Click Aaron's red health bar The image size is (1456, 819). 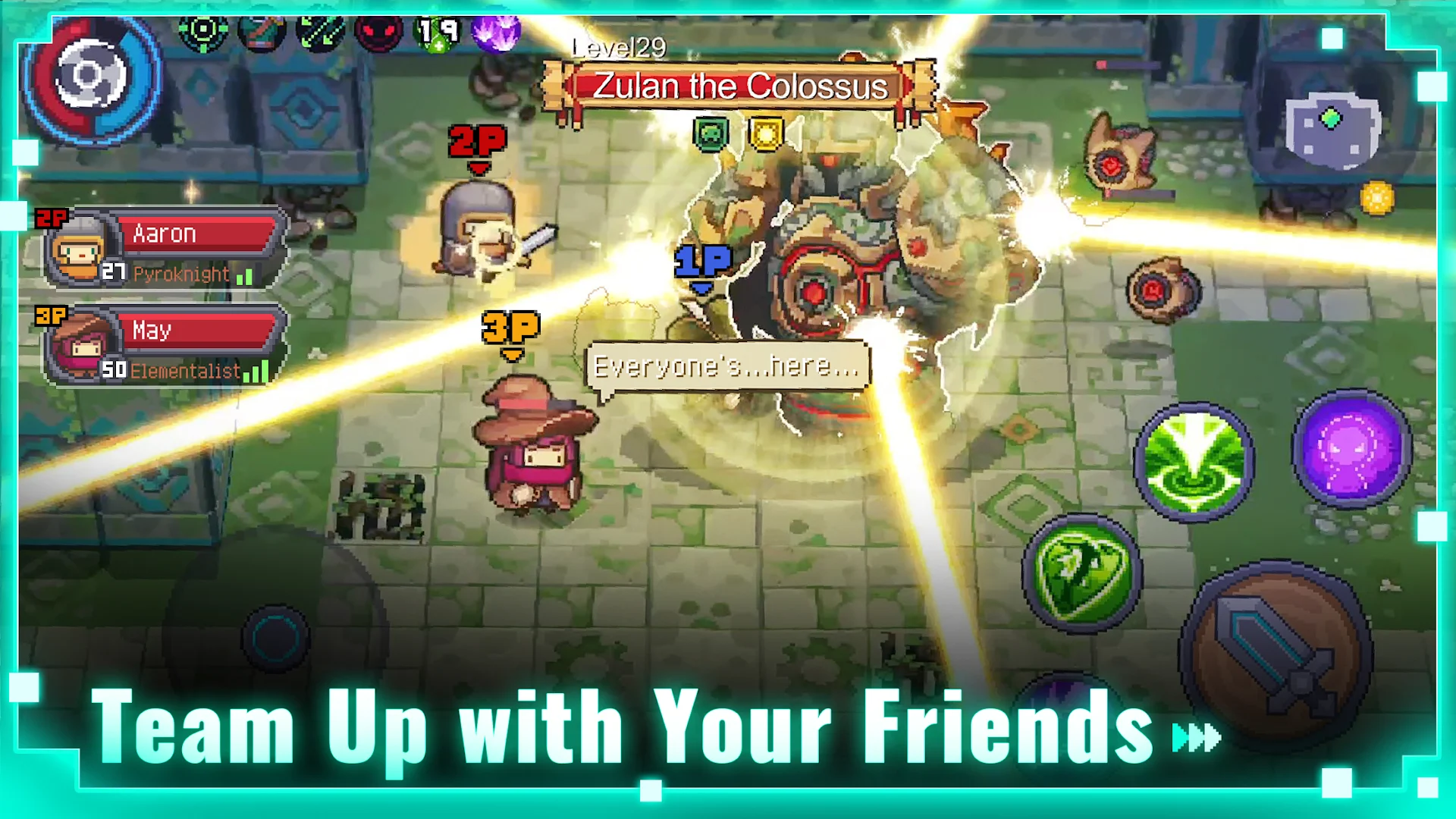[x=196, y=233]
